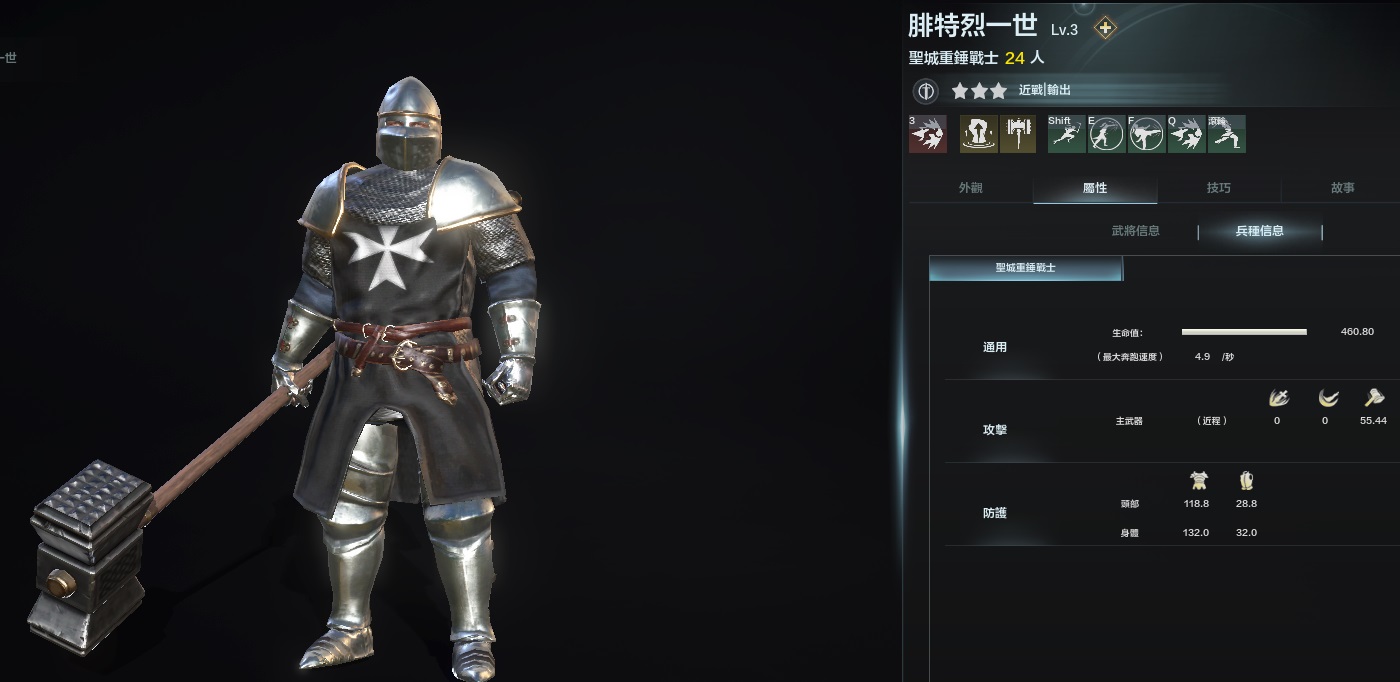Open the 故事 story tab
This screenshot has height=682, width=1400.
(1342, 188)
